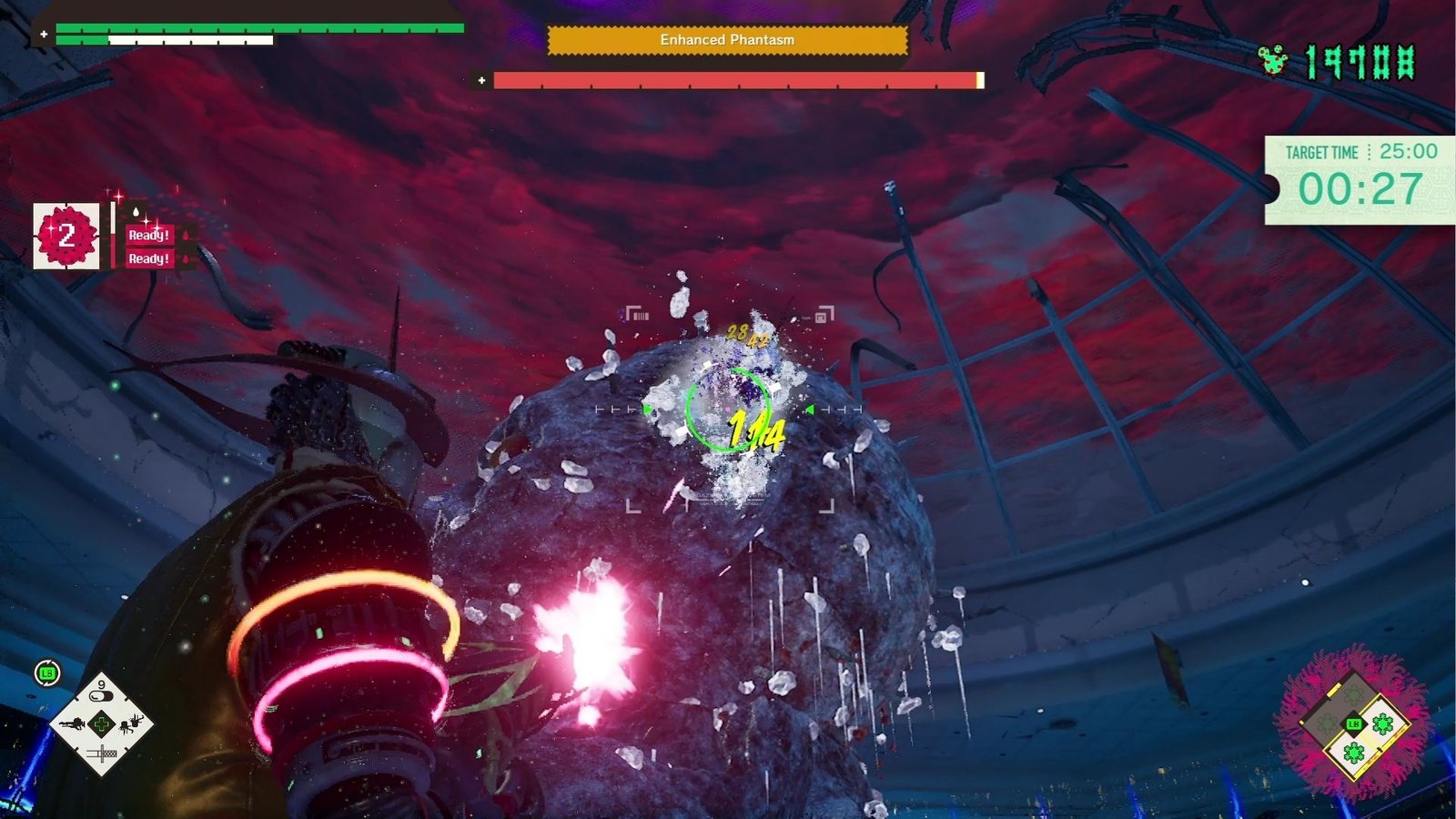Click the Enhanced Phantasm banner
Viewport: 1456px width, 819px height.
click(x=726, y=40)
